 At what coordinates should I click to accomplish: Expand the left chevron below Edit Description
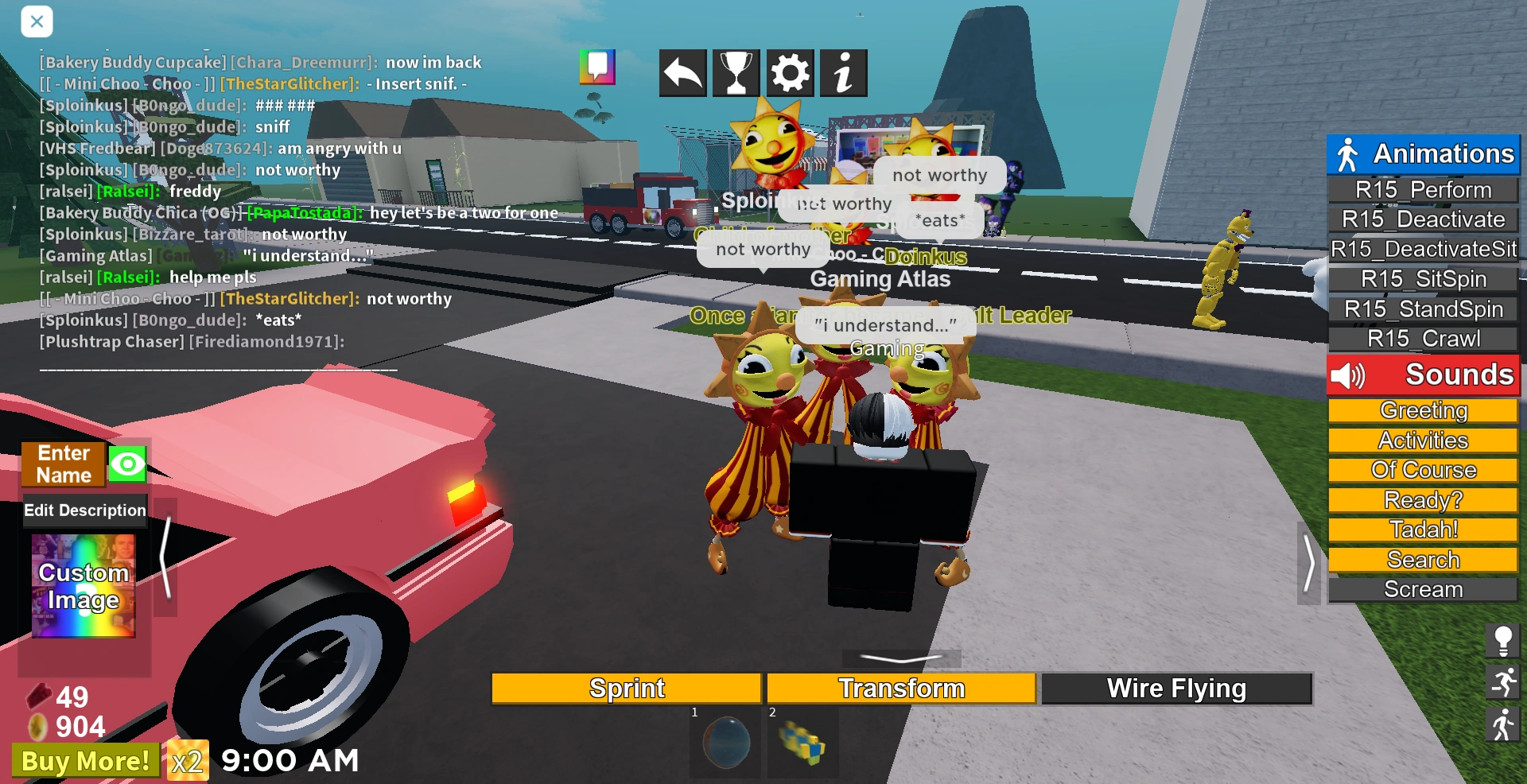pos(167,557)
